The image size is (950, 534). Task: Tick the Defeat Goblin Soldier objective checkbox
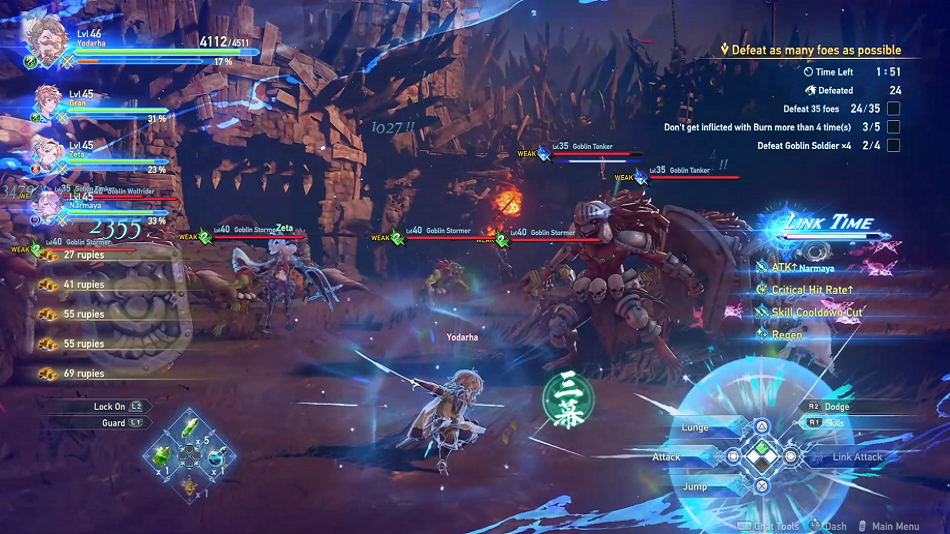point(893,146)
